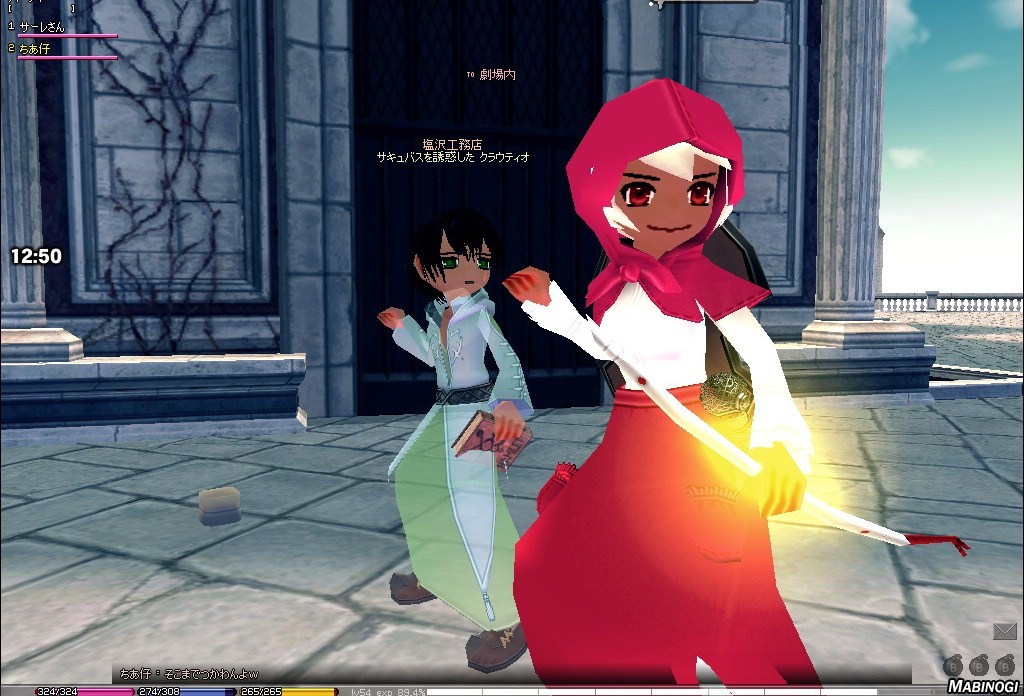This screenshot has width=1024, height=696.
Task: Select party member サーしさん in party list
Action: point(42,27)
